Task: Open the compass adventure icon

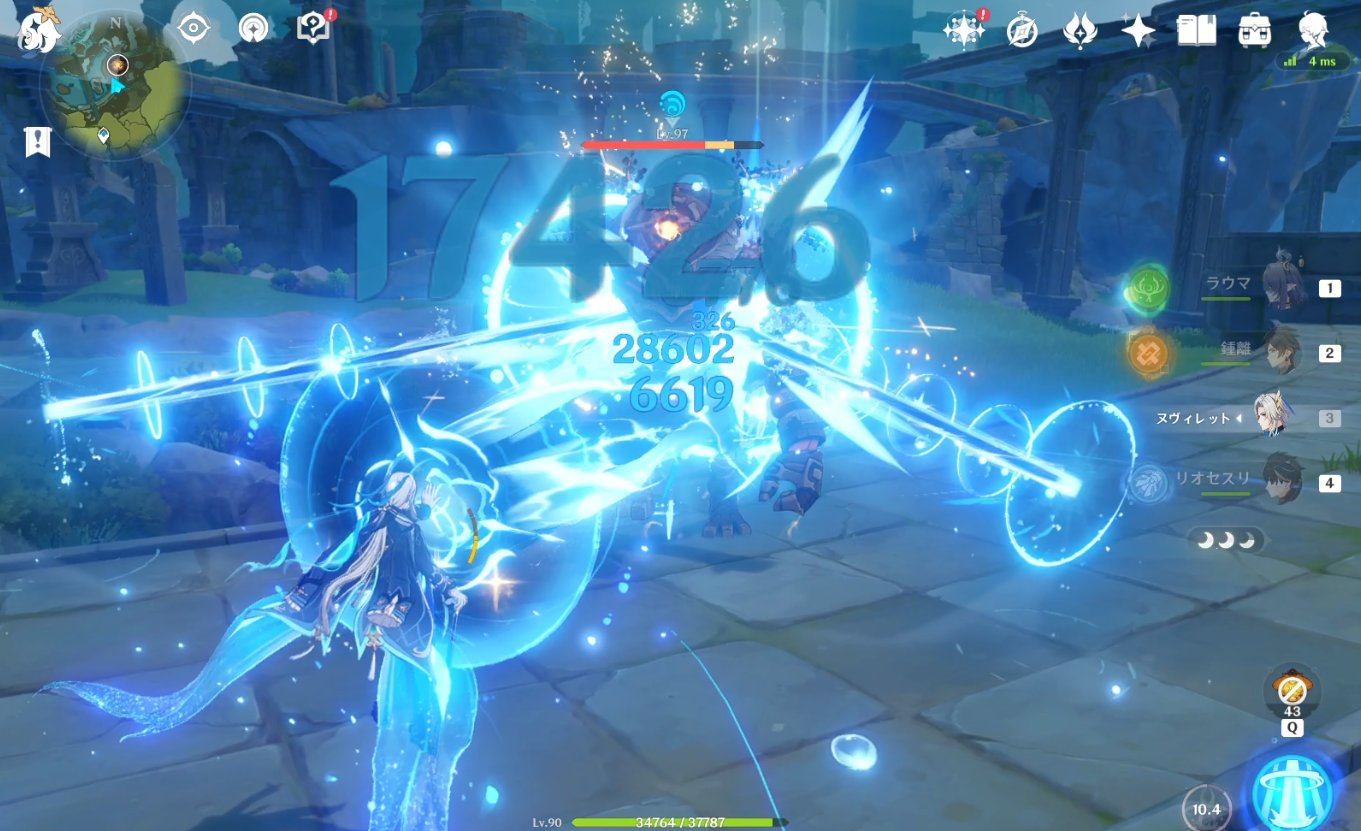Action: tap(1022, 31)
